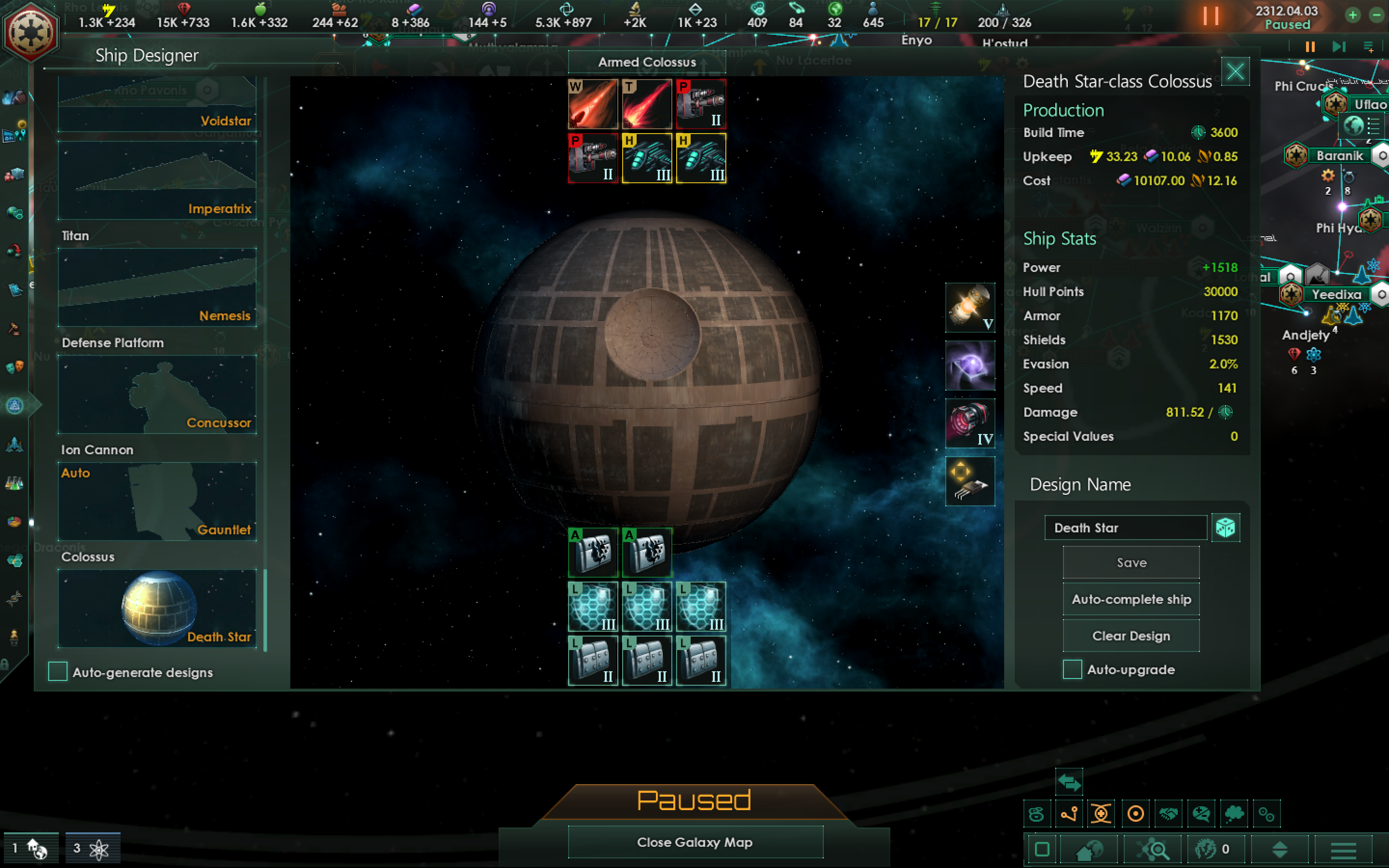Enable the Auto-upgrade checkbox
The width and height of the screenshot is (1389, 868).
pos(1072,669)
